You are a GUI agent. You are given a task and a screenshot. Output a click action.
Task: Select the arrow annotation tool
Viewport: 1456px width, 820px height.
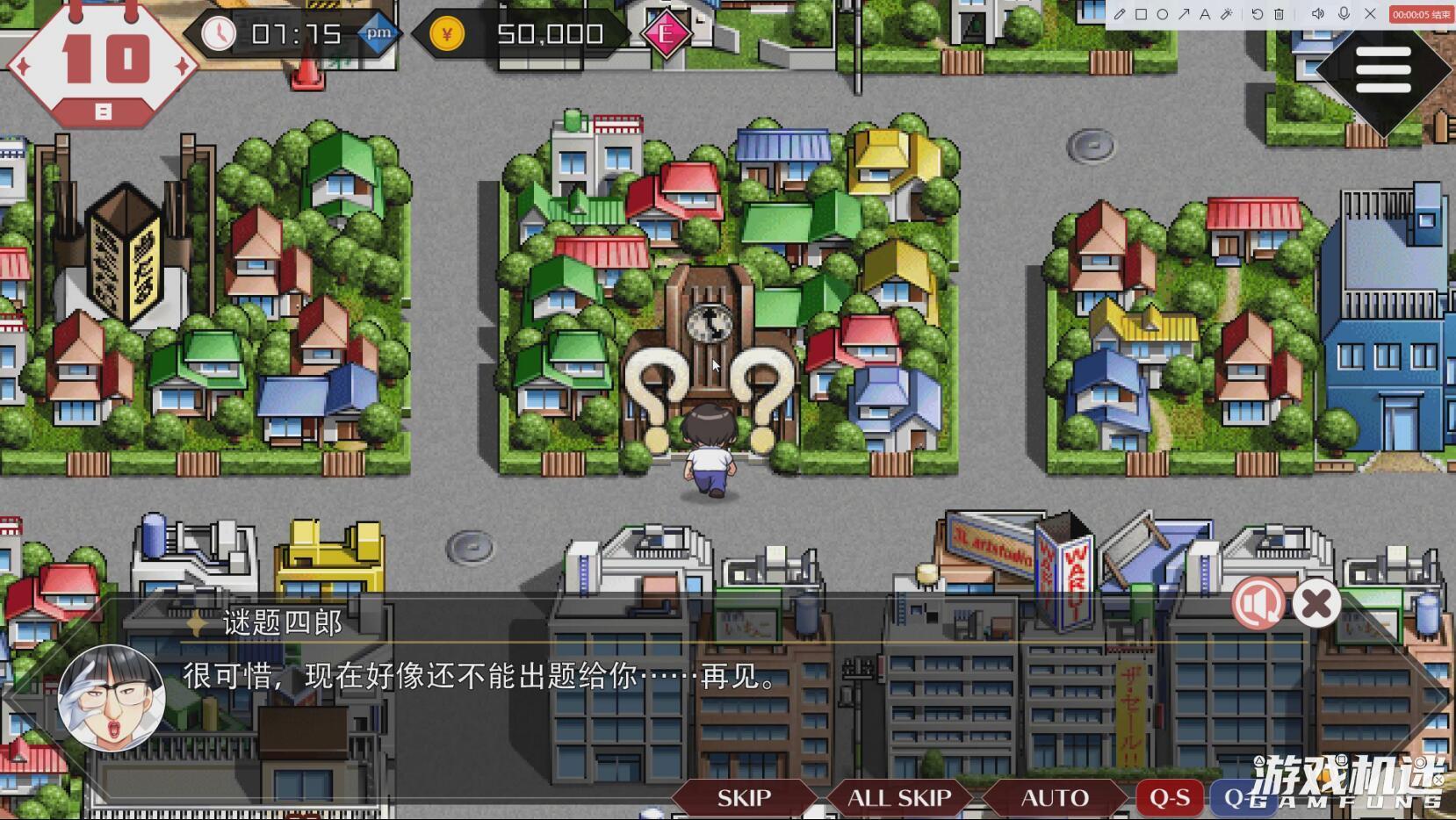1185,14
